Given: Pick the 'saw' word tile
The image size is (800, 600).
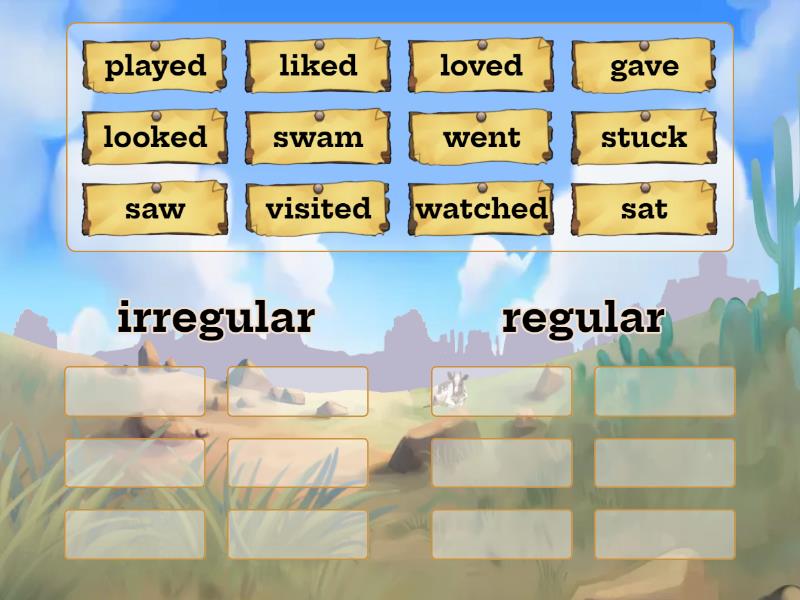Looking at the screenshot, I should 155,209.
